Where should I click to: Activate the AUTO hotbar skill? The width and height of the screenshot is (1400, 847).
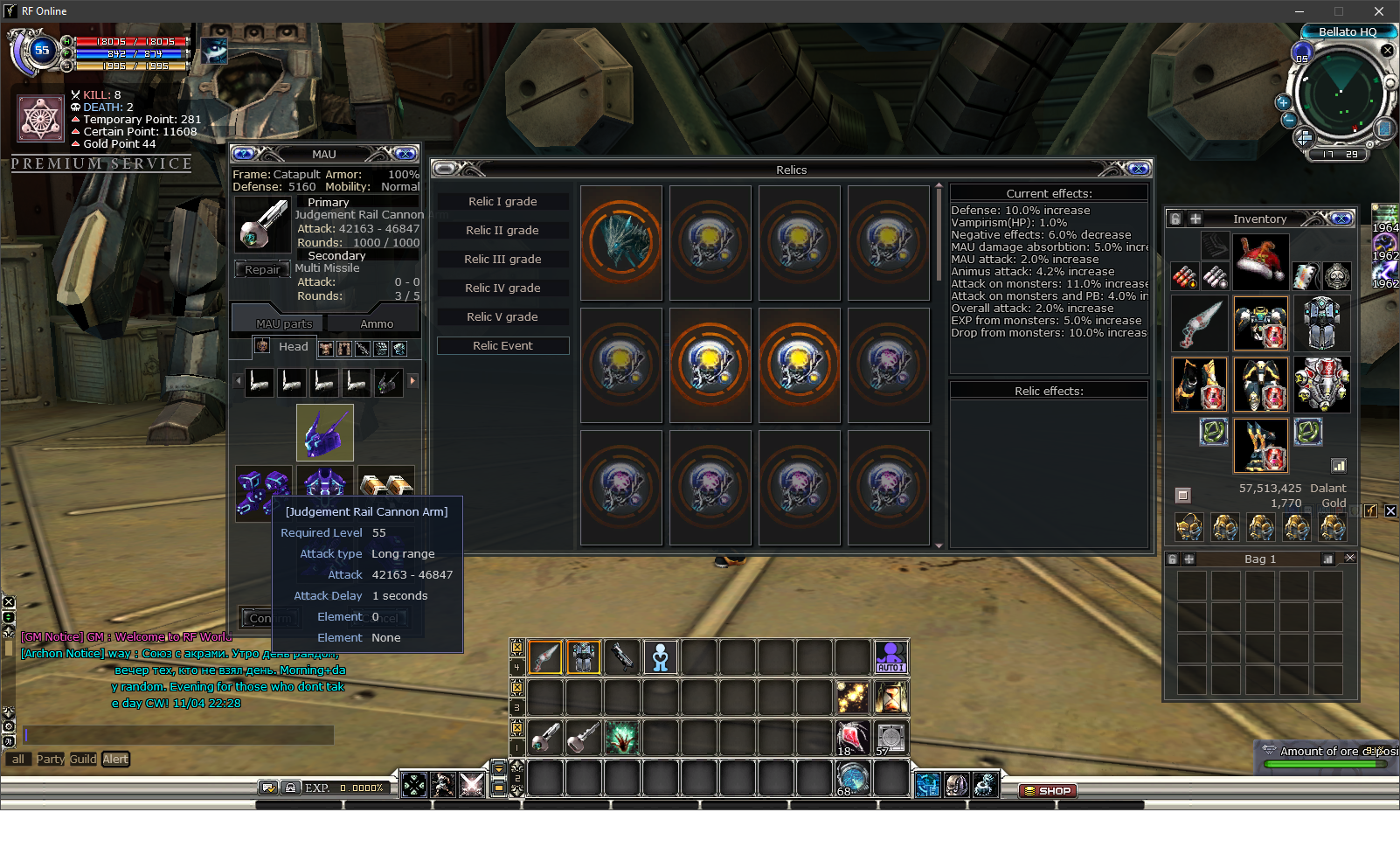coord(891,657)
